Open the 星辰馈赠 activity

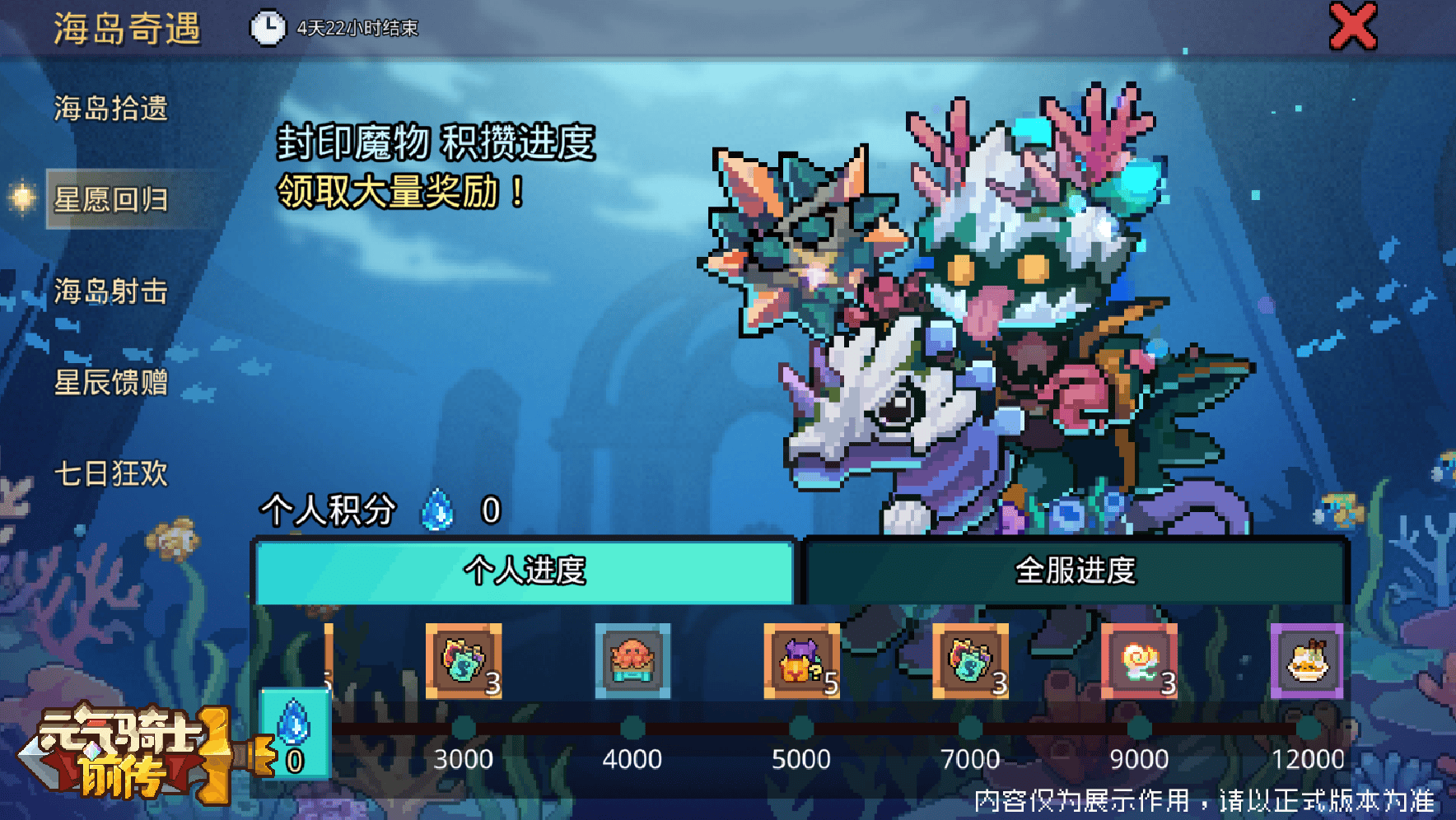click(111, 384)
